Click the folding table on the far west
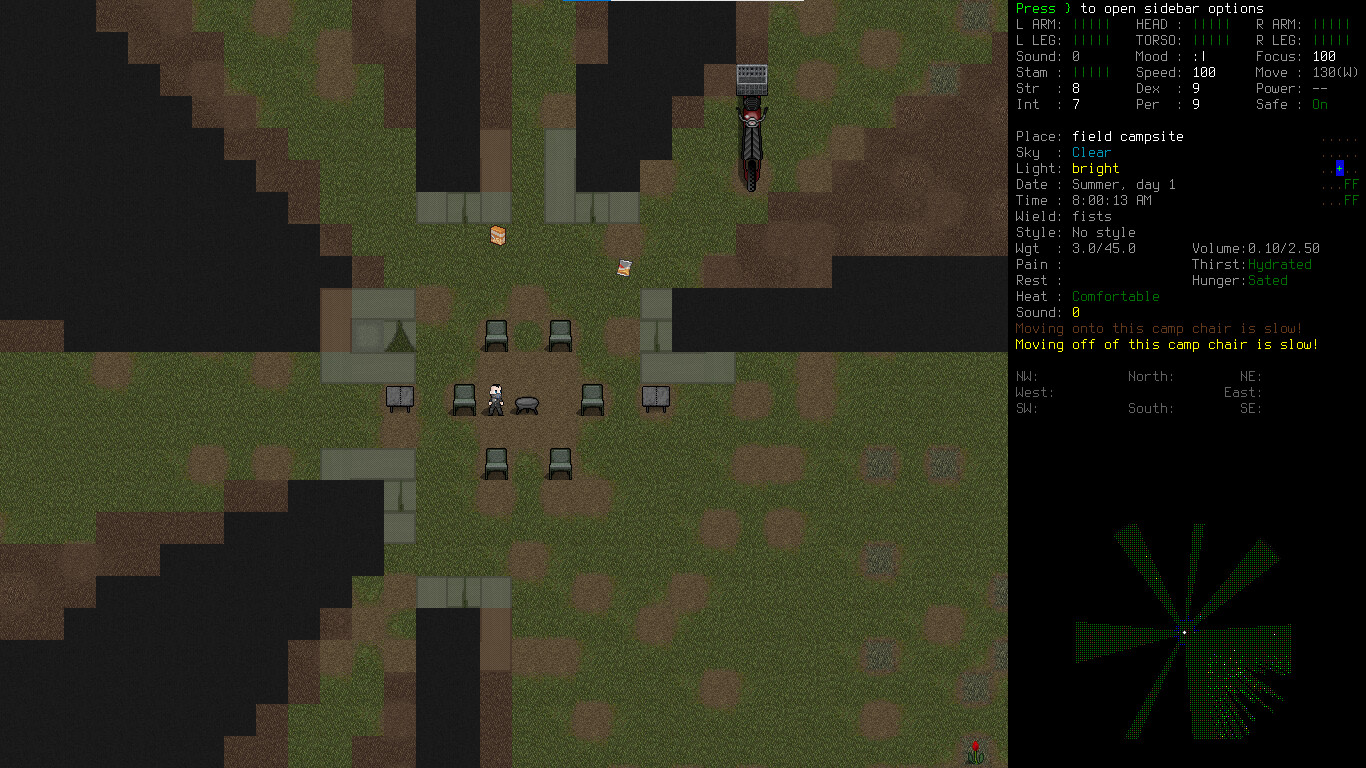Screen dimensions: 1366x768 pos(398,397)
